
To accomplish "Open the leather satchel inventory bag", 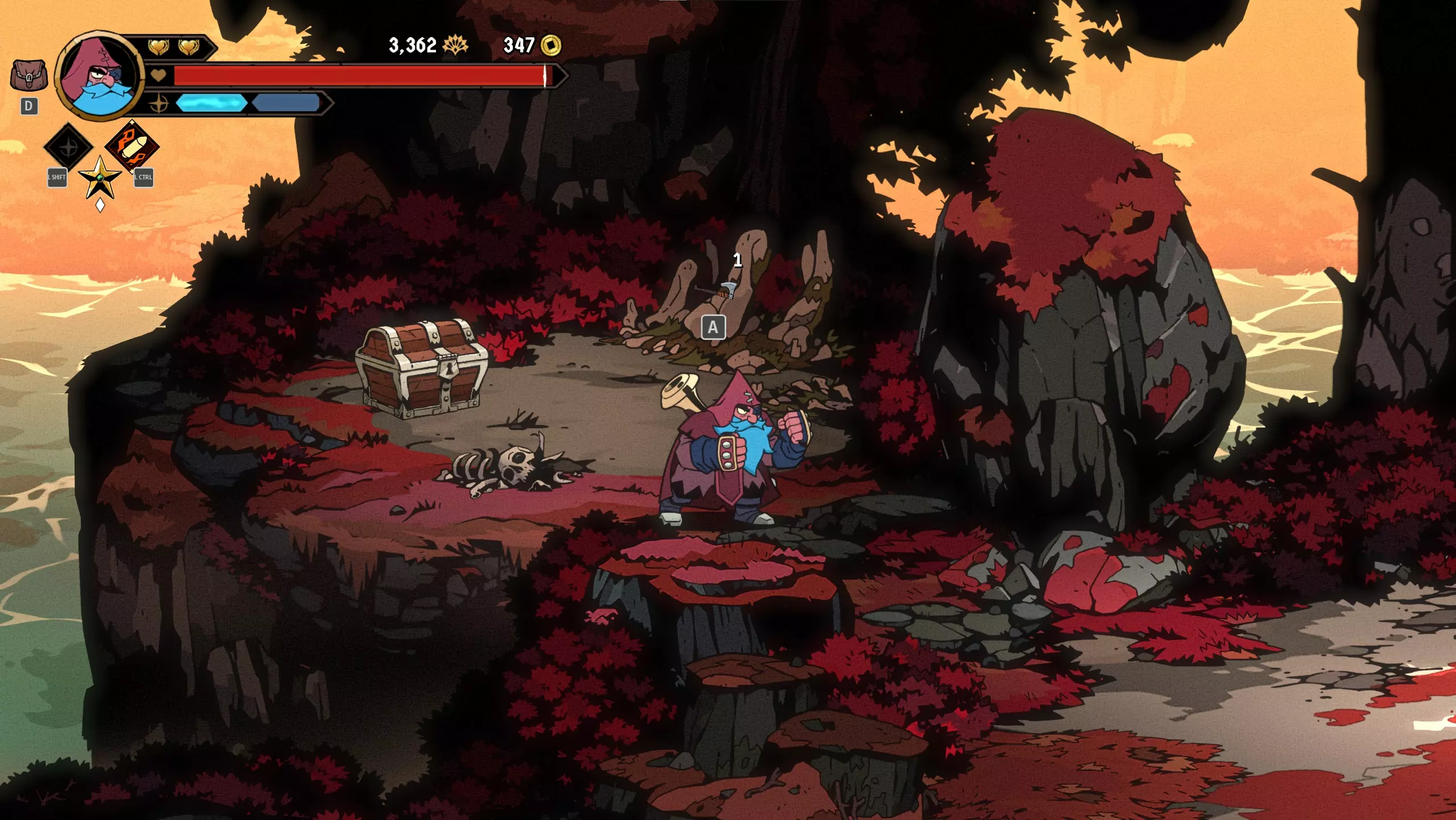I will [x=28, y=76].
